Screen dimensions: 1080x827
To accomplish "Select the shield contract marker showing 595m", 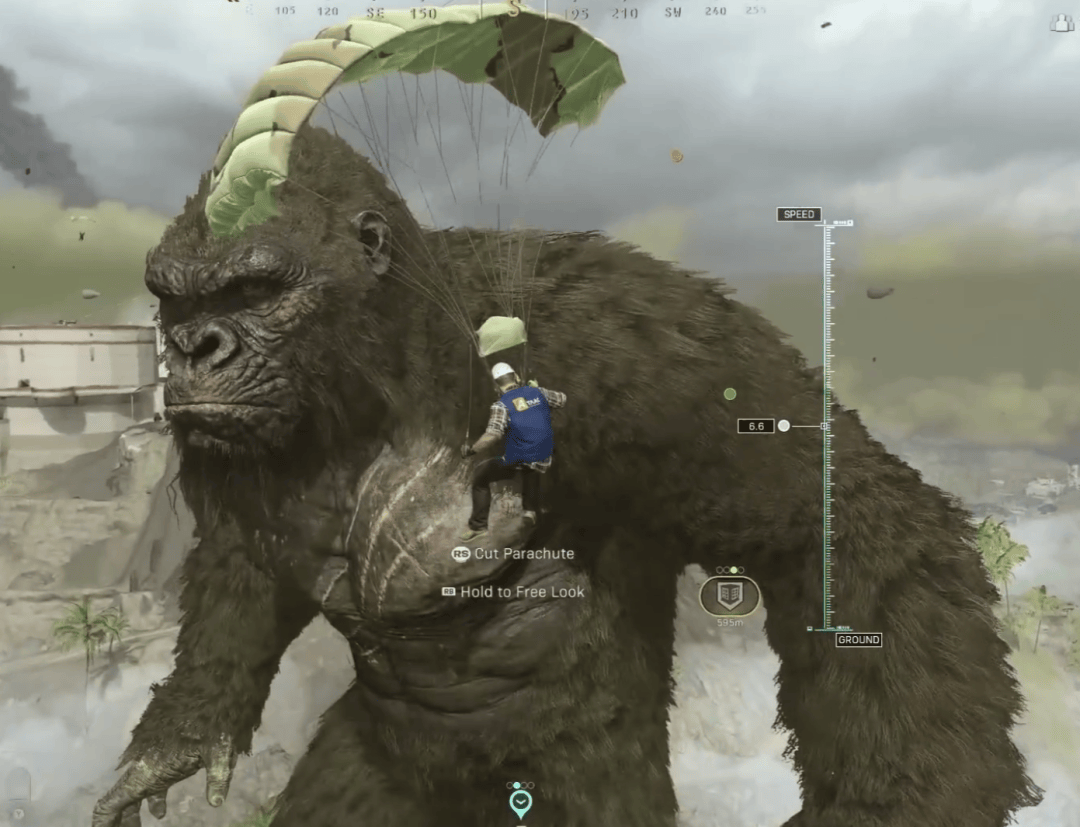I will (x=729, y=596).
